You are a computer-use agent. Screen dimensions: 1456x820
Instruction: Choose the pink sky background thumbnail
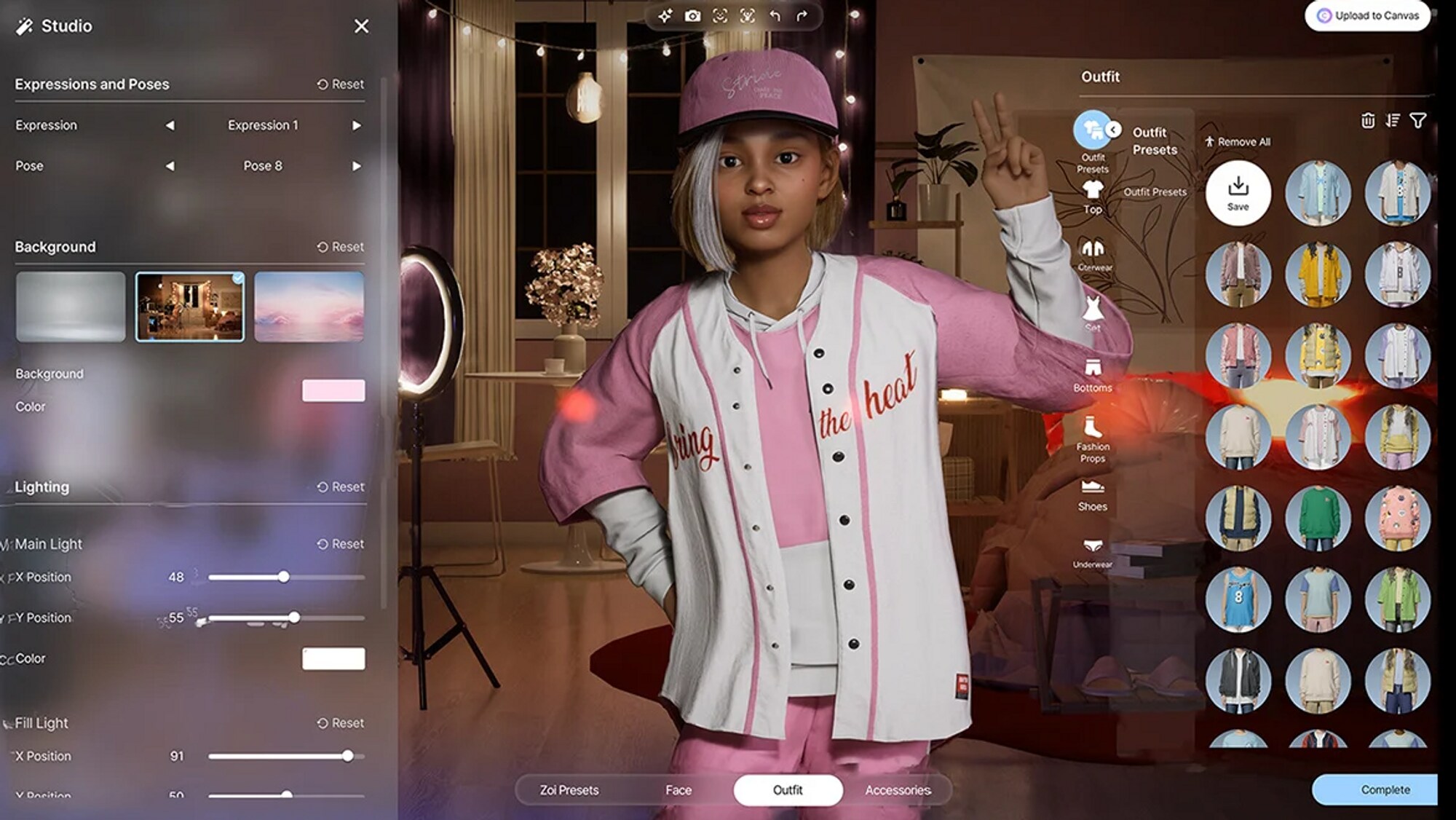(x=309, y=307)
